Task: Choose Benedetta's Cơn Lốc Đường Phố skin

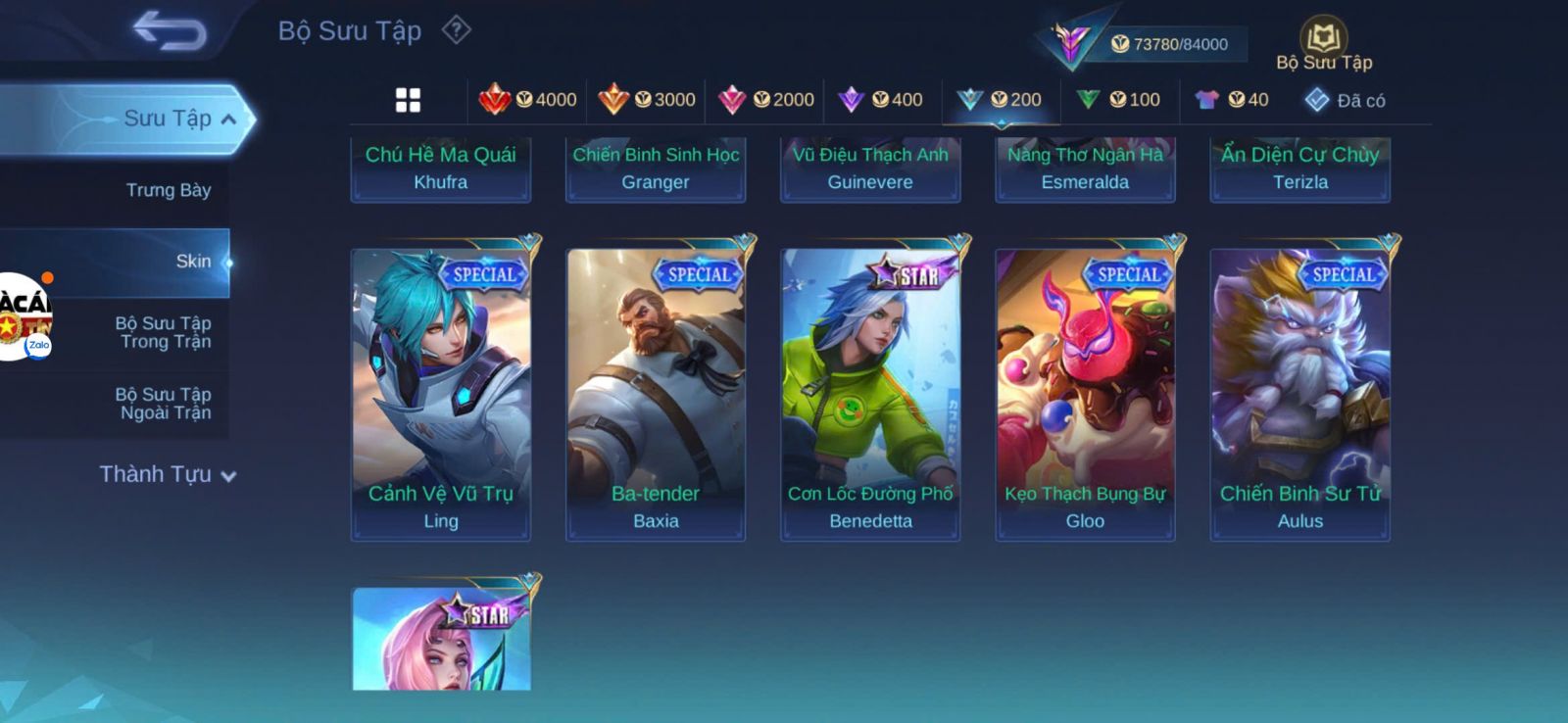Action: coord(870,392)
